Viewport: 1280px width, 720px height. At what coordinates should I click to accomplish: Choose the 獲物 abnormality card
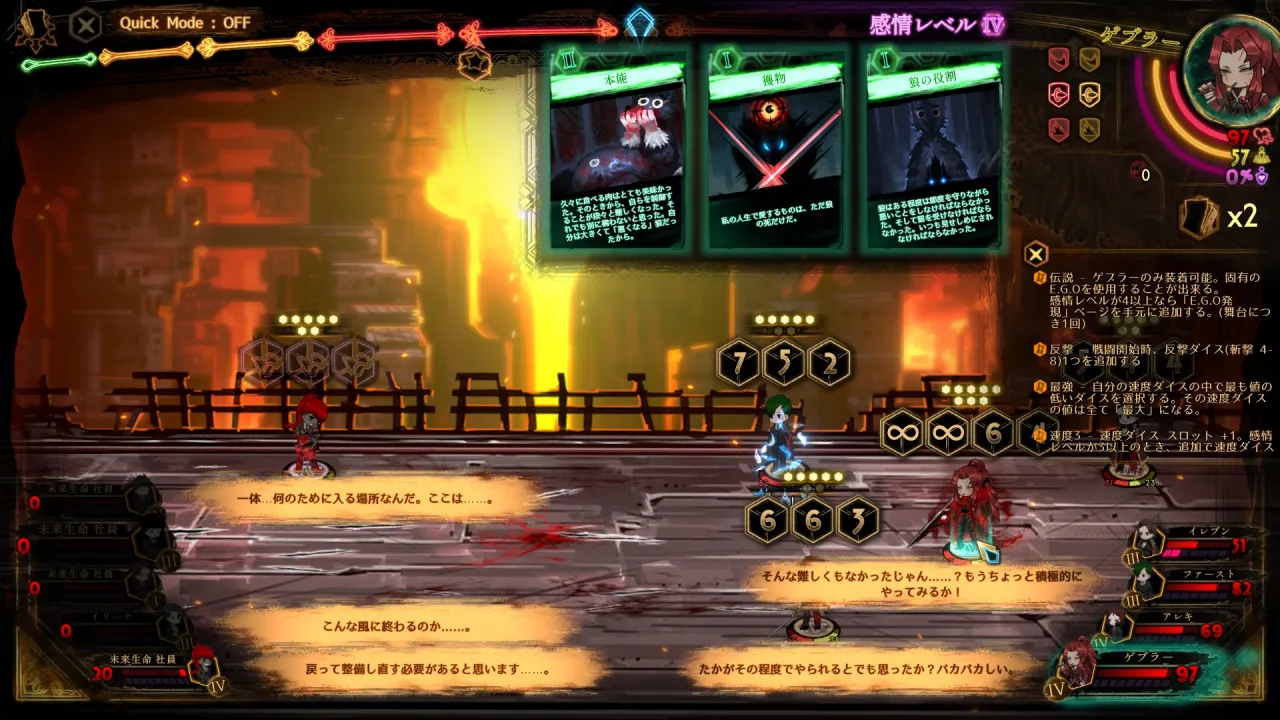775,150
